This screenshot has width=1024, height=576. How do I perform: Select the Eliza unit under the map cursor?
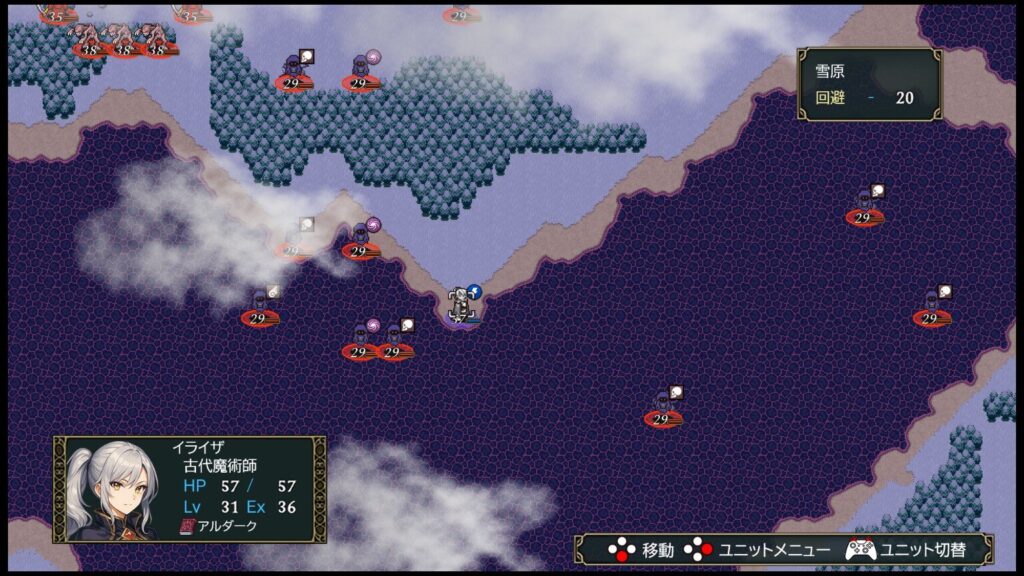pos(461,305)
